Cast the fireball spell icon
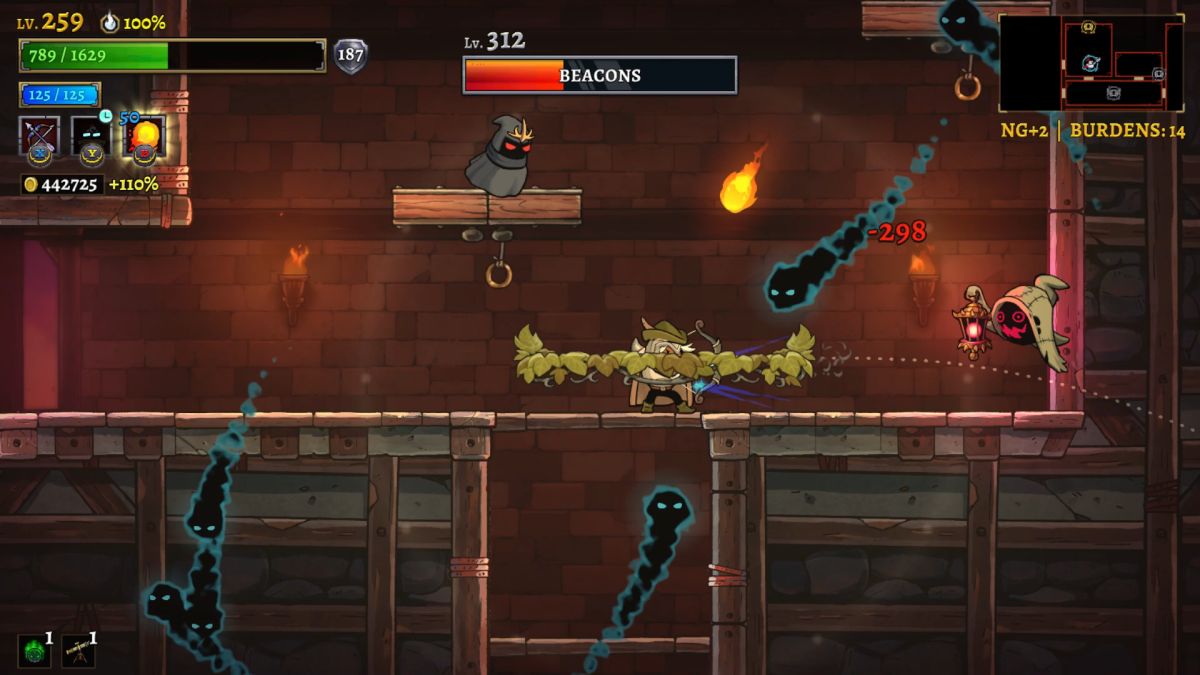The height and width of the screenshot is (675, 1200). tap(144, 136)
